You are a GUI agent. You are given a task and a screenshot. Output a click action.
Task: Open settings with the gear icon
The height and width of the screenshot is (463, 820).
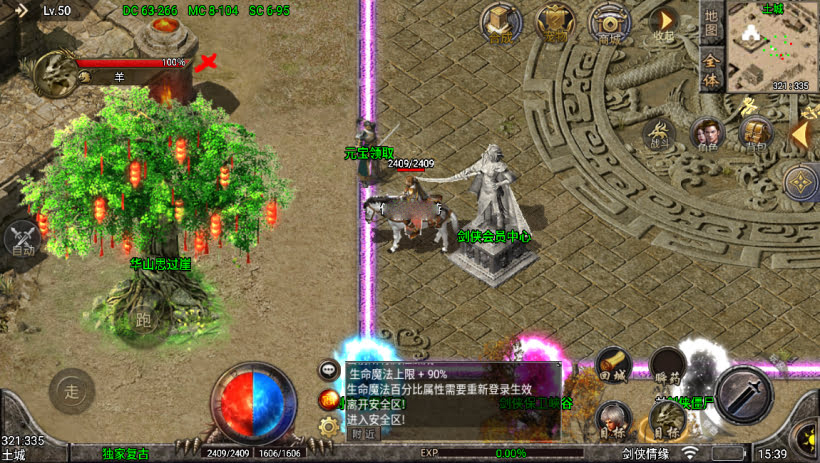(328, 427)
